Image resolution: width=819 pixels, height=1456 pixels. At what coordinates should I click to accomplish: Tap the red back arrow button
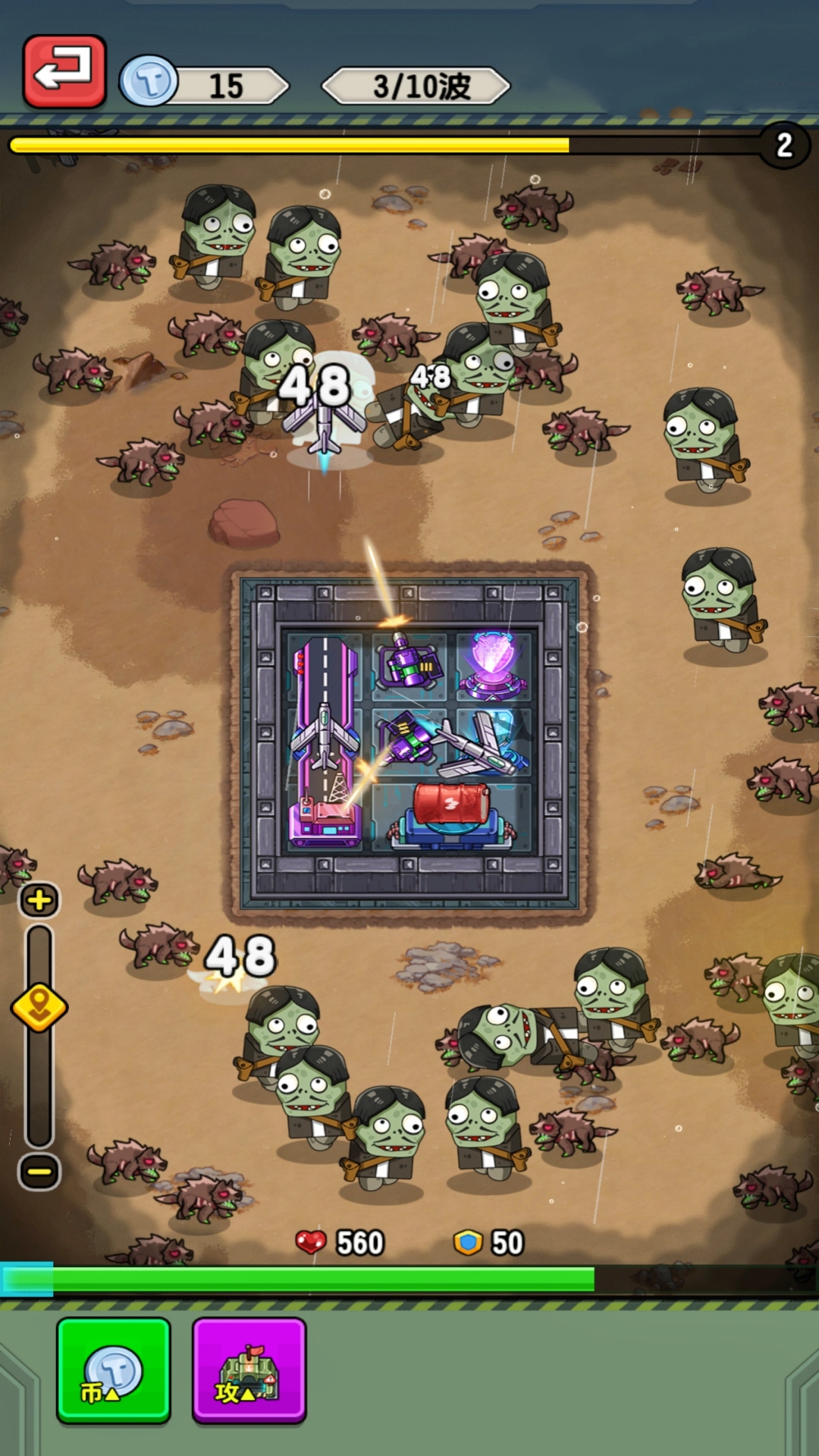point(64,71)
